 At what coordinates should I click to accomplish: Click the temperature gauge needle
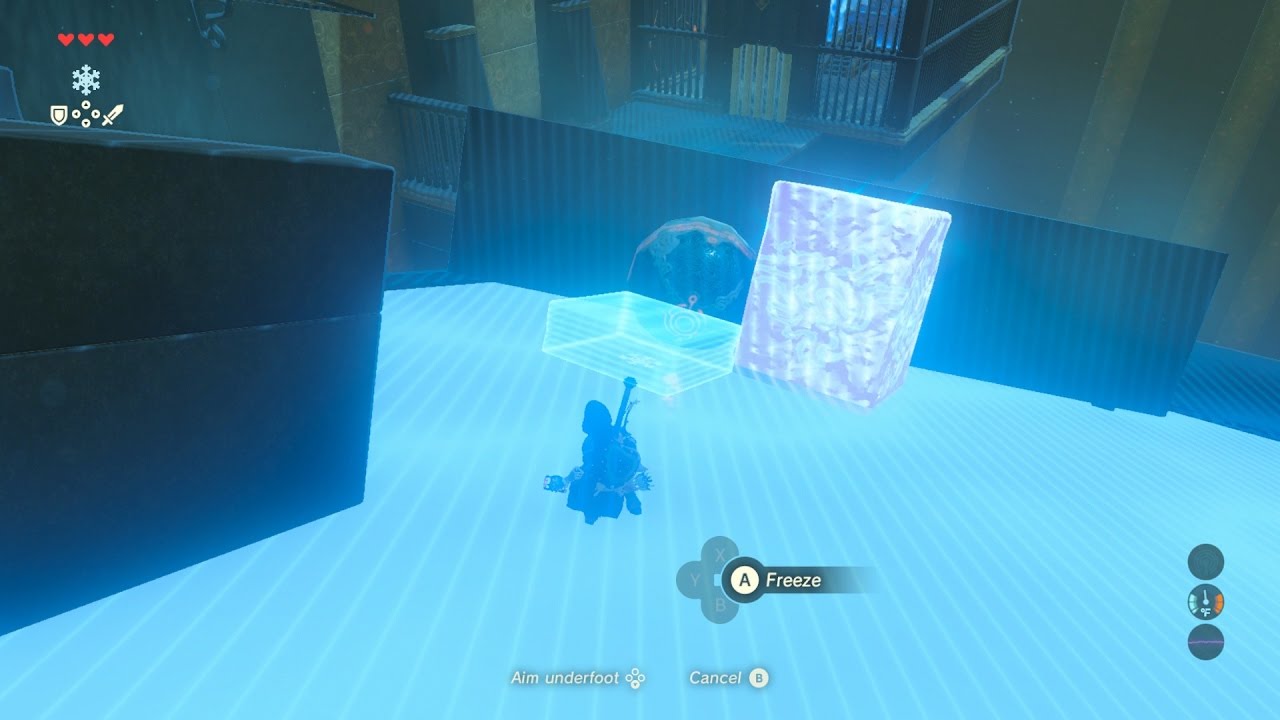point(1205,596)
